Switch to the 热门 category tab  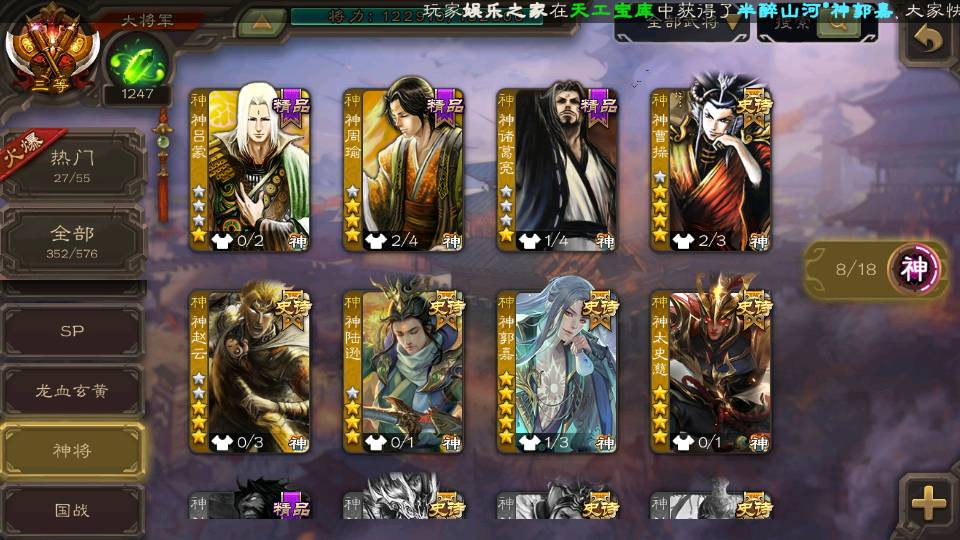point(72,164)
